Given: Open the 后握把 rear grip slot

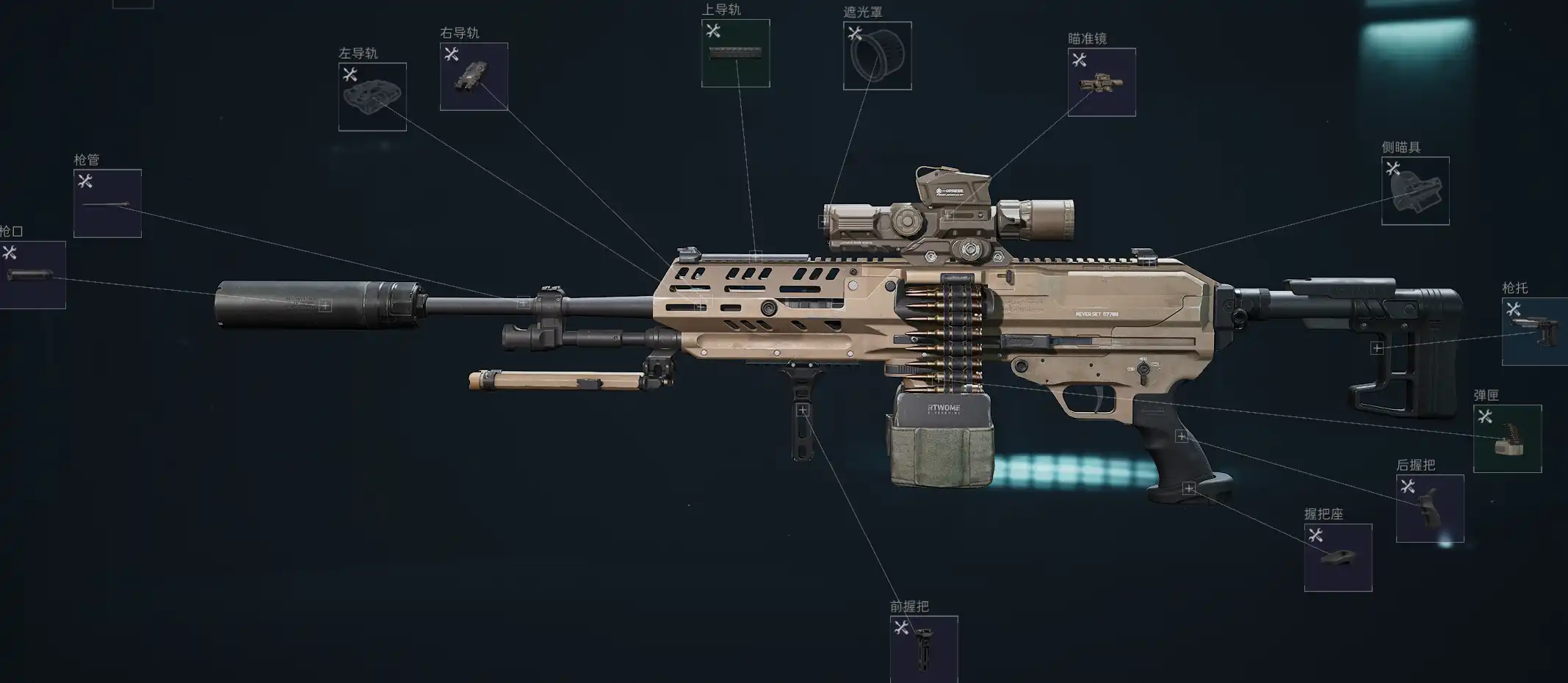Looking at the screenshot, I should pos(1429,508).
